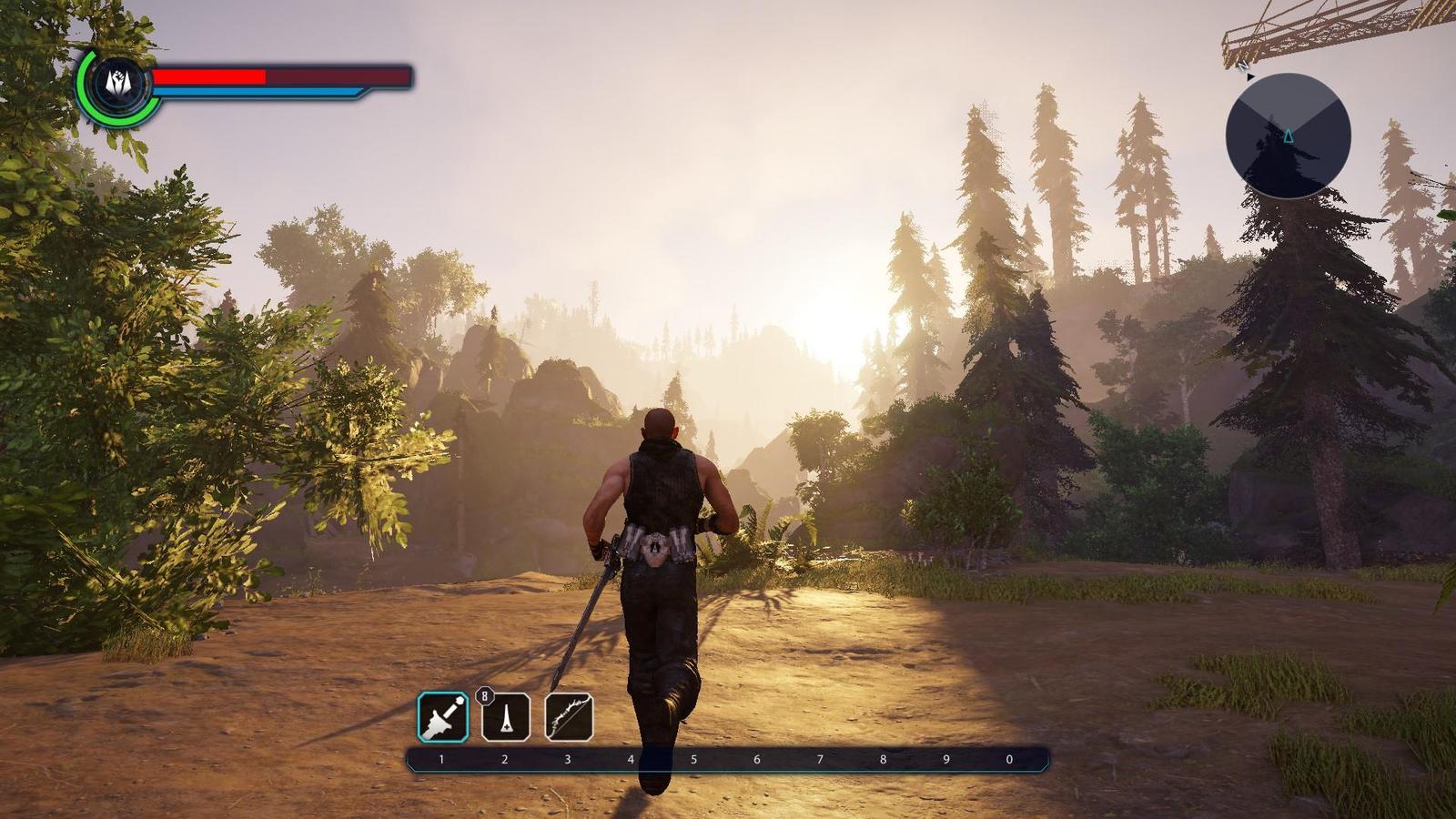The image size is (1456, 819).
Task: Click the fist emblem beside the health bar
Action: coord(116,84)
